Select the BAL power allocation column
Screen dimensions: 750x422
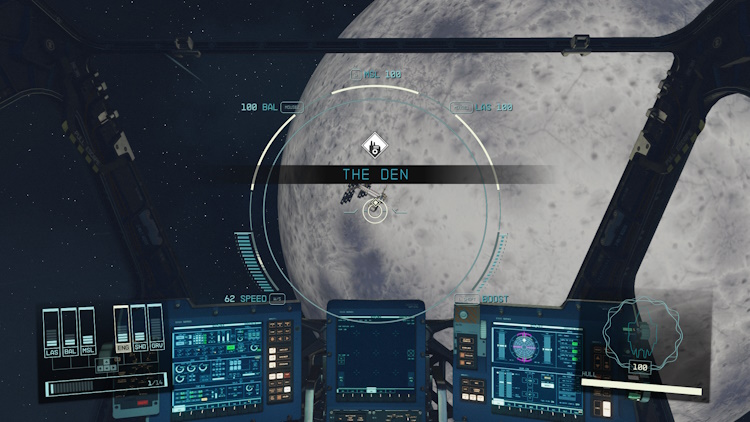(69, 330)
